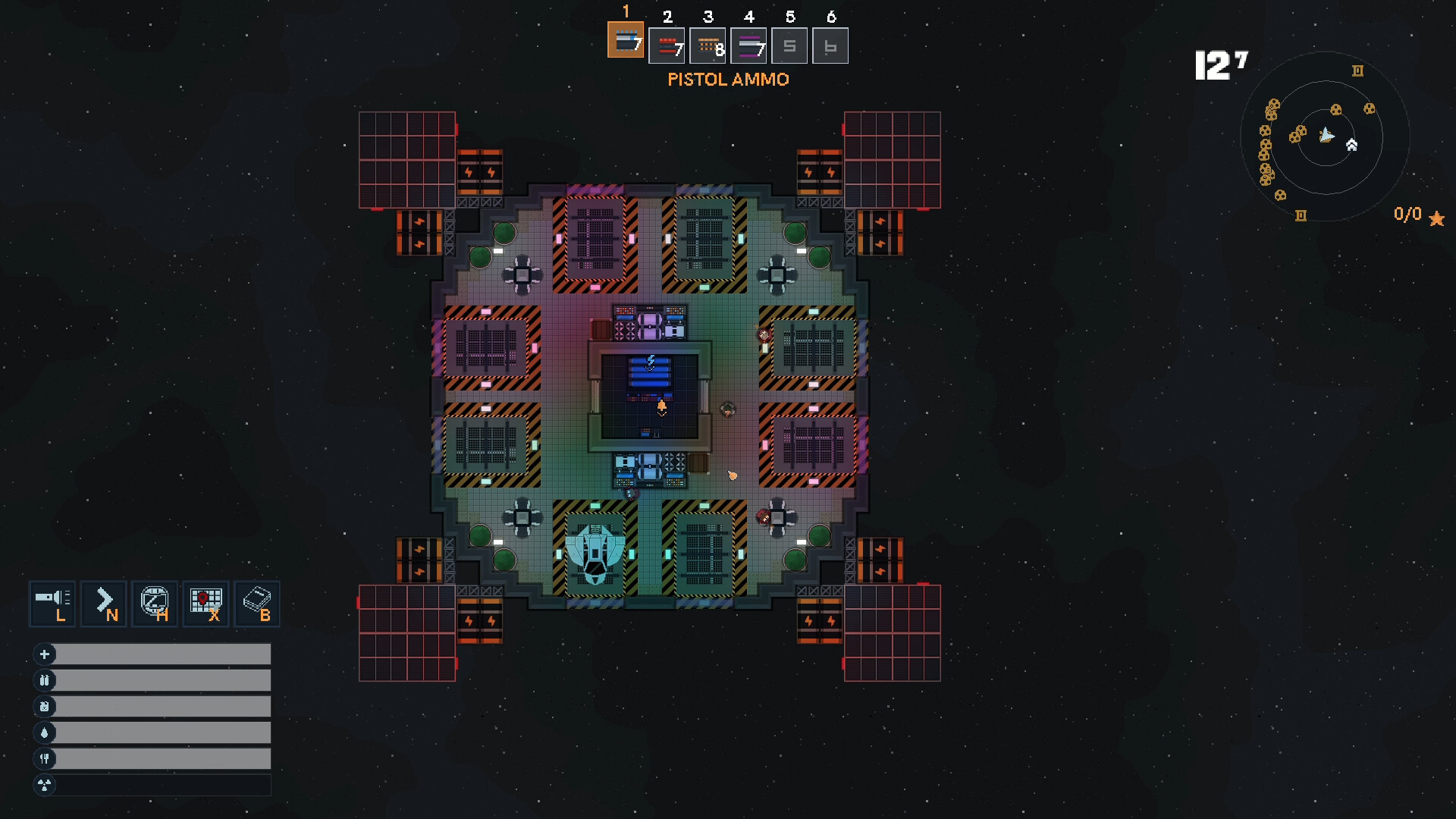Click the chevron arrow icon labeled N
1456x819 pixels.
104,604
